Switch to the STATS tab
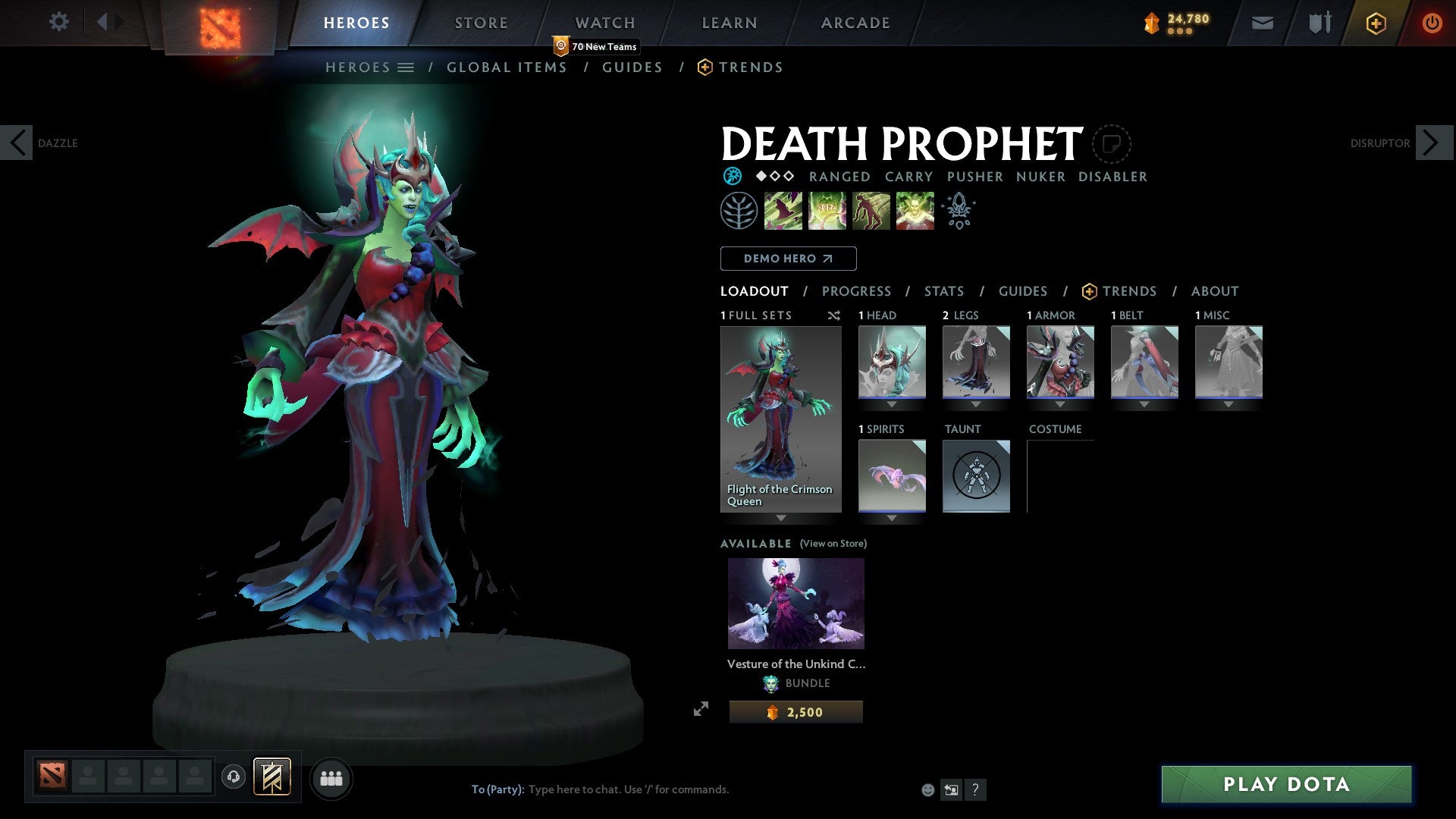This screenshot has width=1456, height=819. tap(943, 291)
